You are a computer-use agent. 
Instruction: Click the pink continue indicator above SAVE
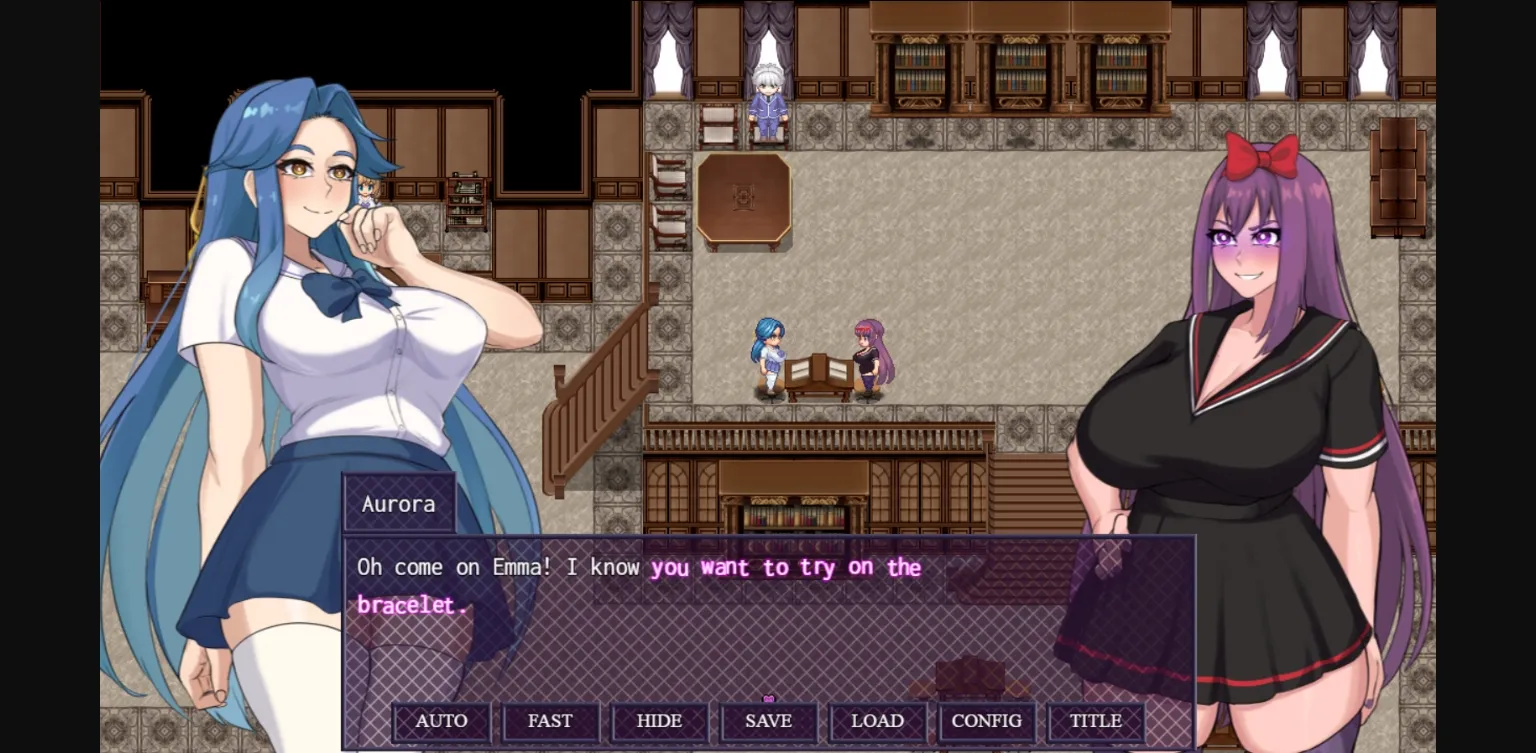768,698
